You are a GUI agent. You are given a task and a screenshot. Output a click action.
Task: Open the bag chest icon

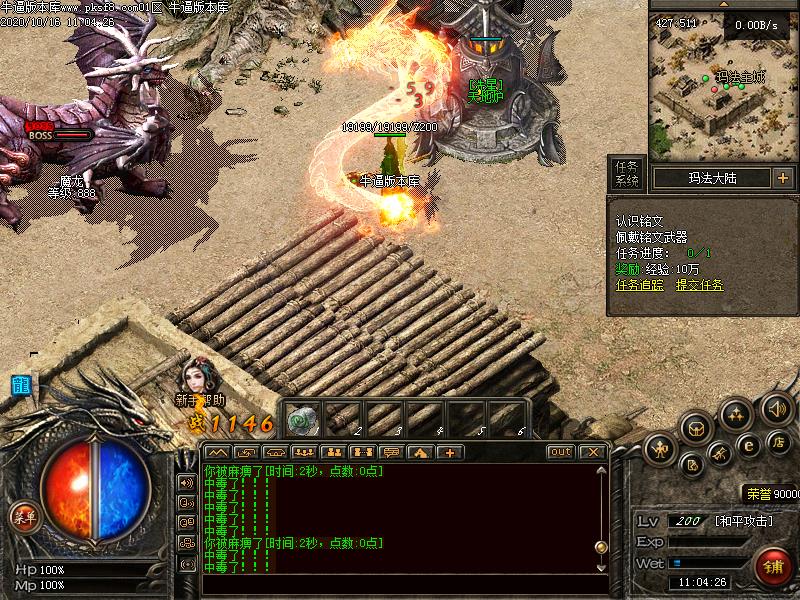[696, 428]
